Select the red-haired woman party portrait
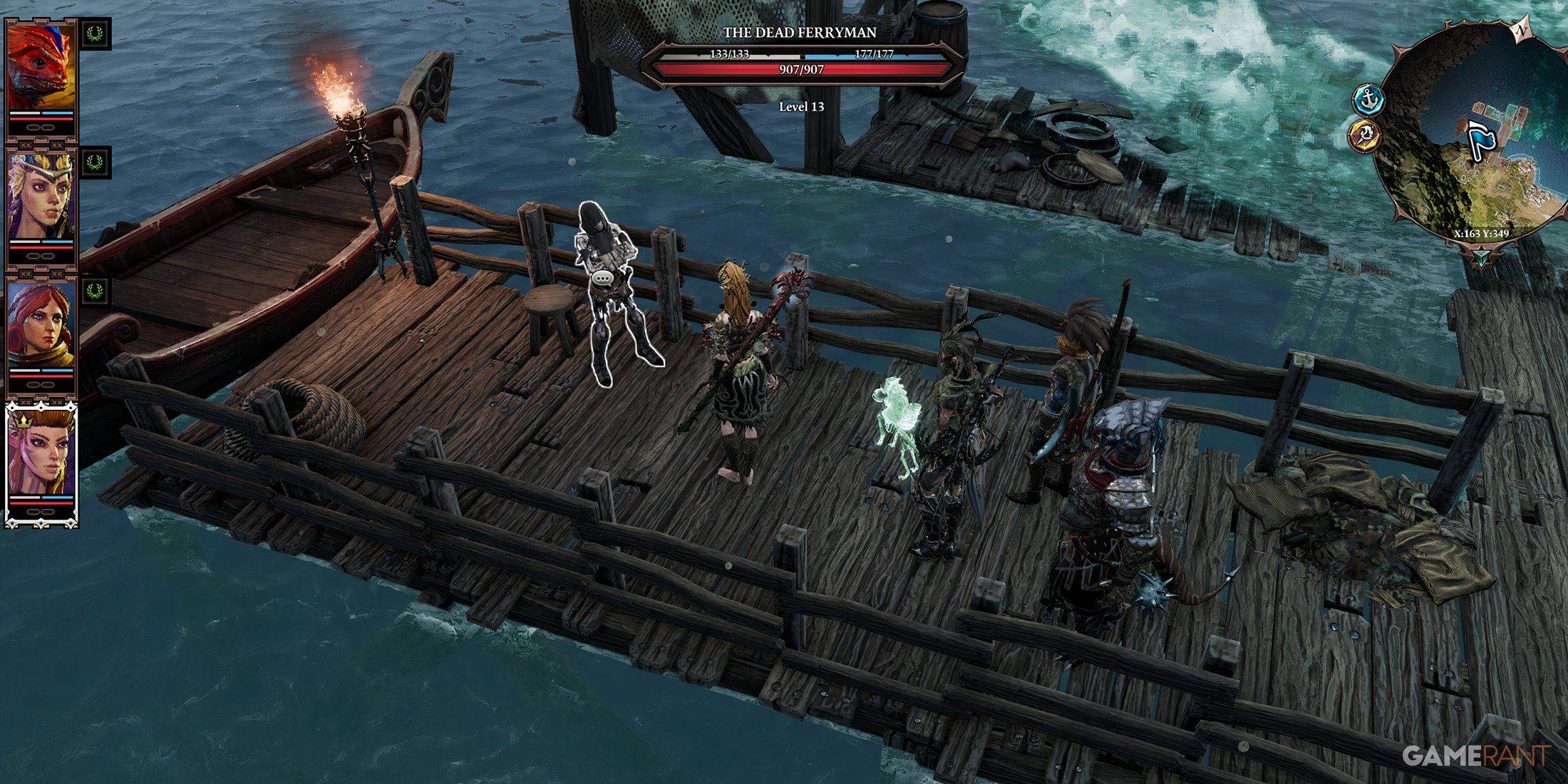This screenshot has width=1568, height=784. point(41,324)
